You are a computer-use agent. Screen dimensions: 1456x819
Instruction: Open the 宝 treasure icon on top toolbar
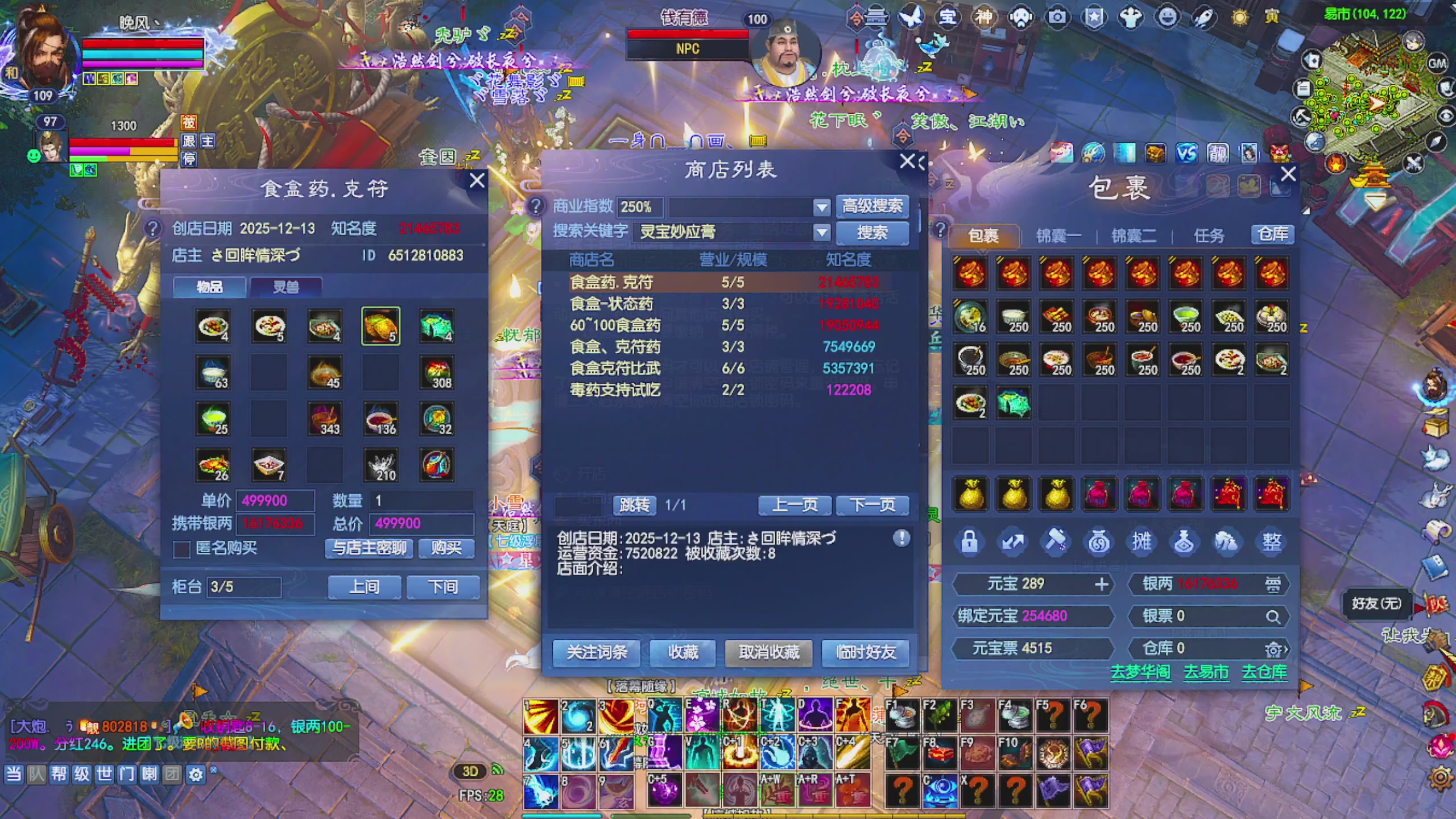tap(947, 17)
